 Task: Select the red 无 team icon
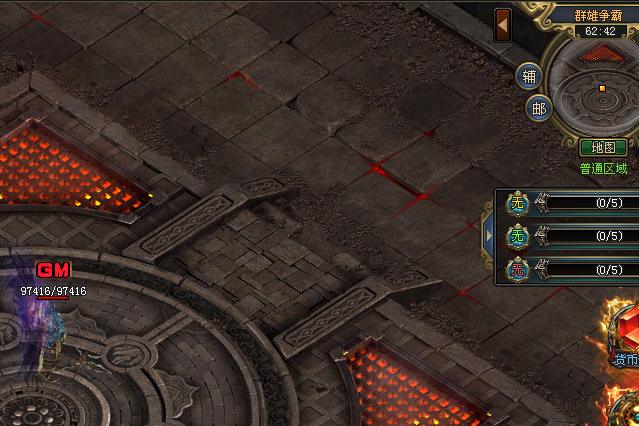(x=517, y=269)
